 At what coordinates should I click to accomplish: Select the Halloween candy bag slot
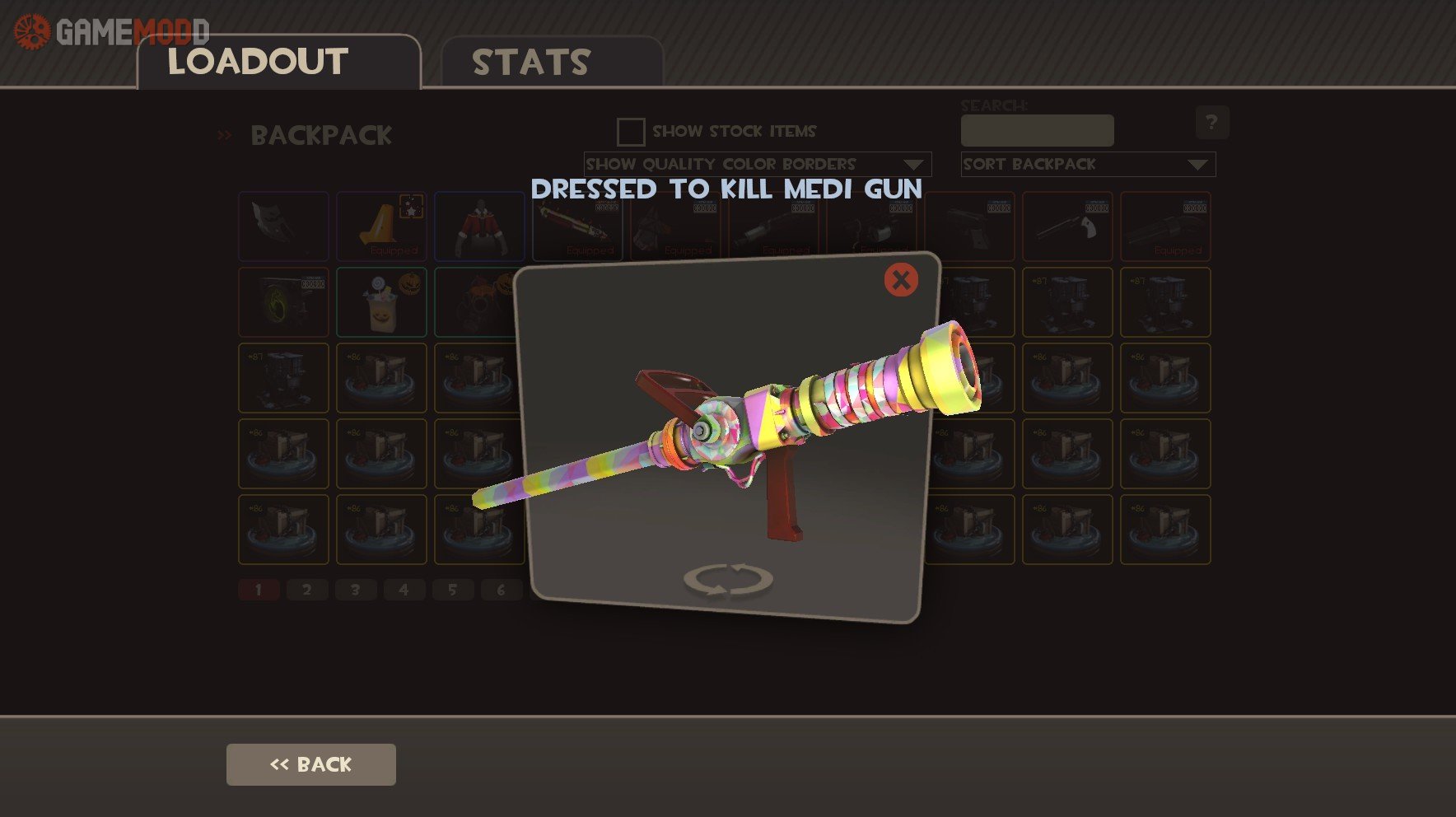pos(381,302)
